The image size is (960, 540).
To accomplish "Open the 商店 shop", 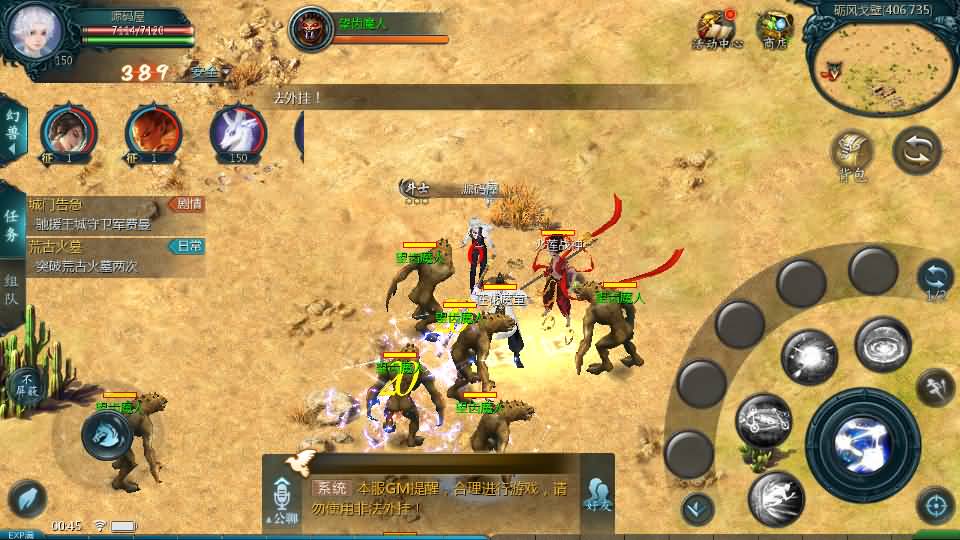I will coord(774,29).
